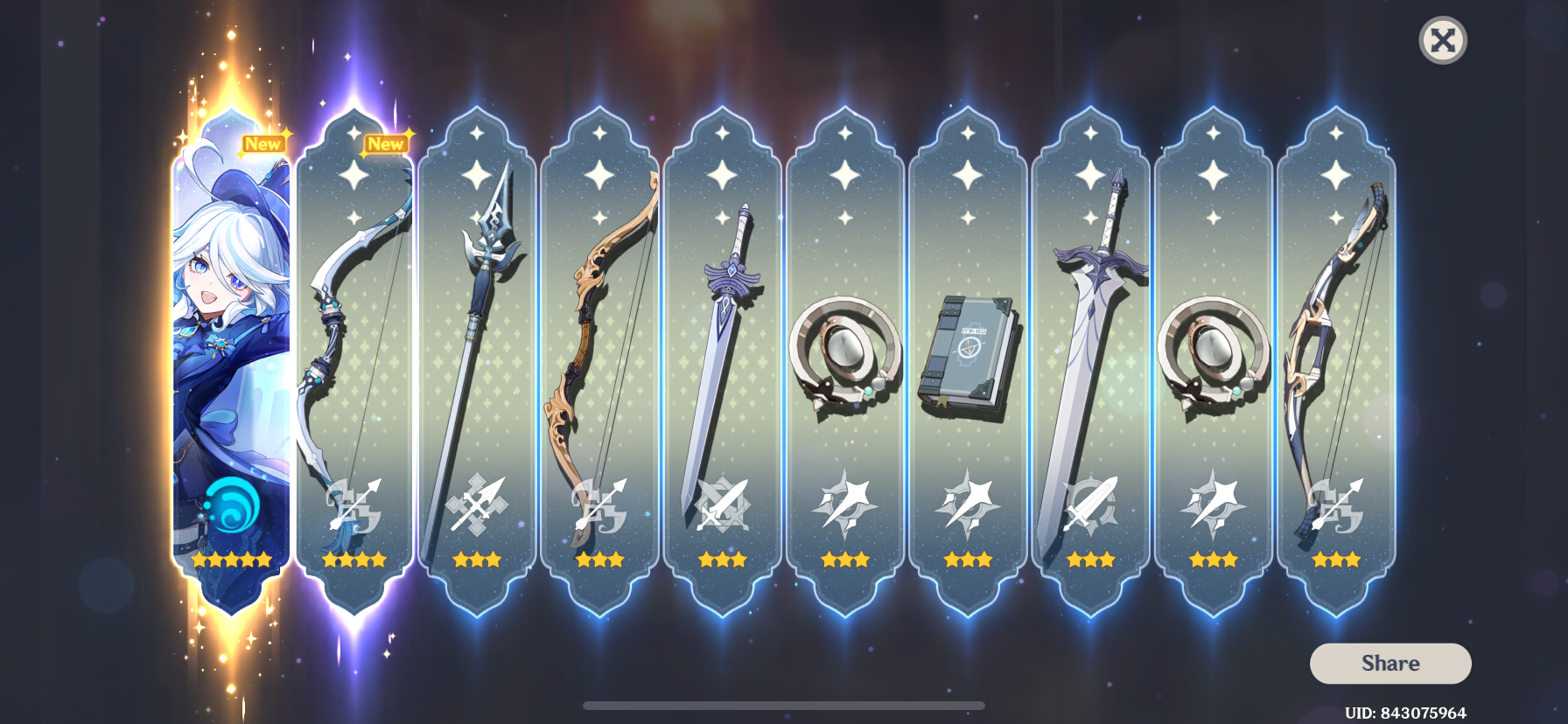The image size is (1568, 724).
Task: Click the New badge on Furina's card
Action: (x=264, y=143)
